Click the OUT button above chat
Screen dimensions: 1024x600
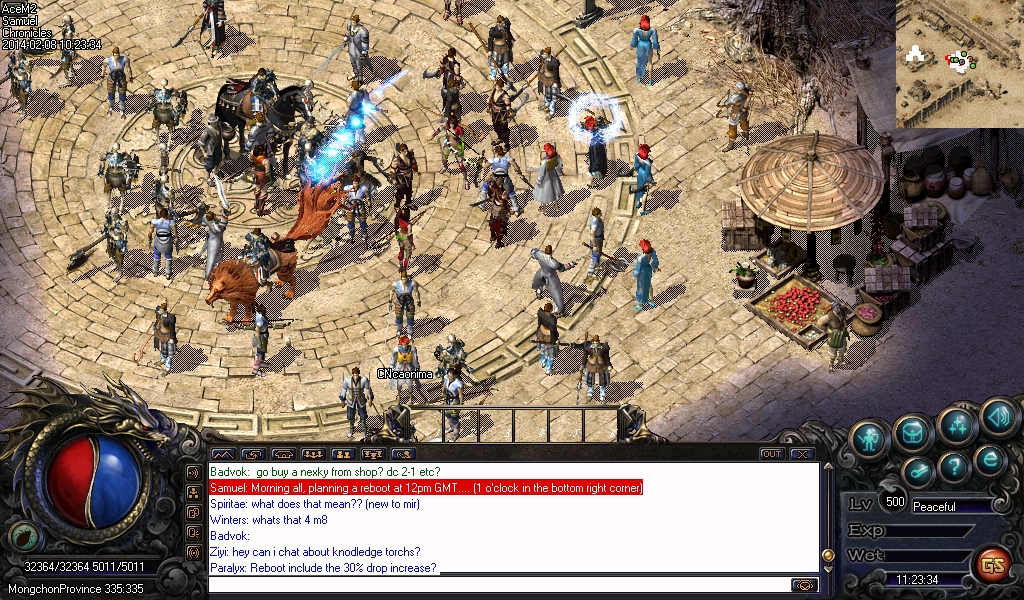(771, 454)
